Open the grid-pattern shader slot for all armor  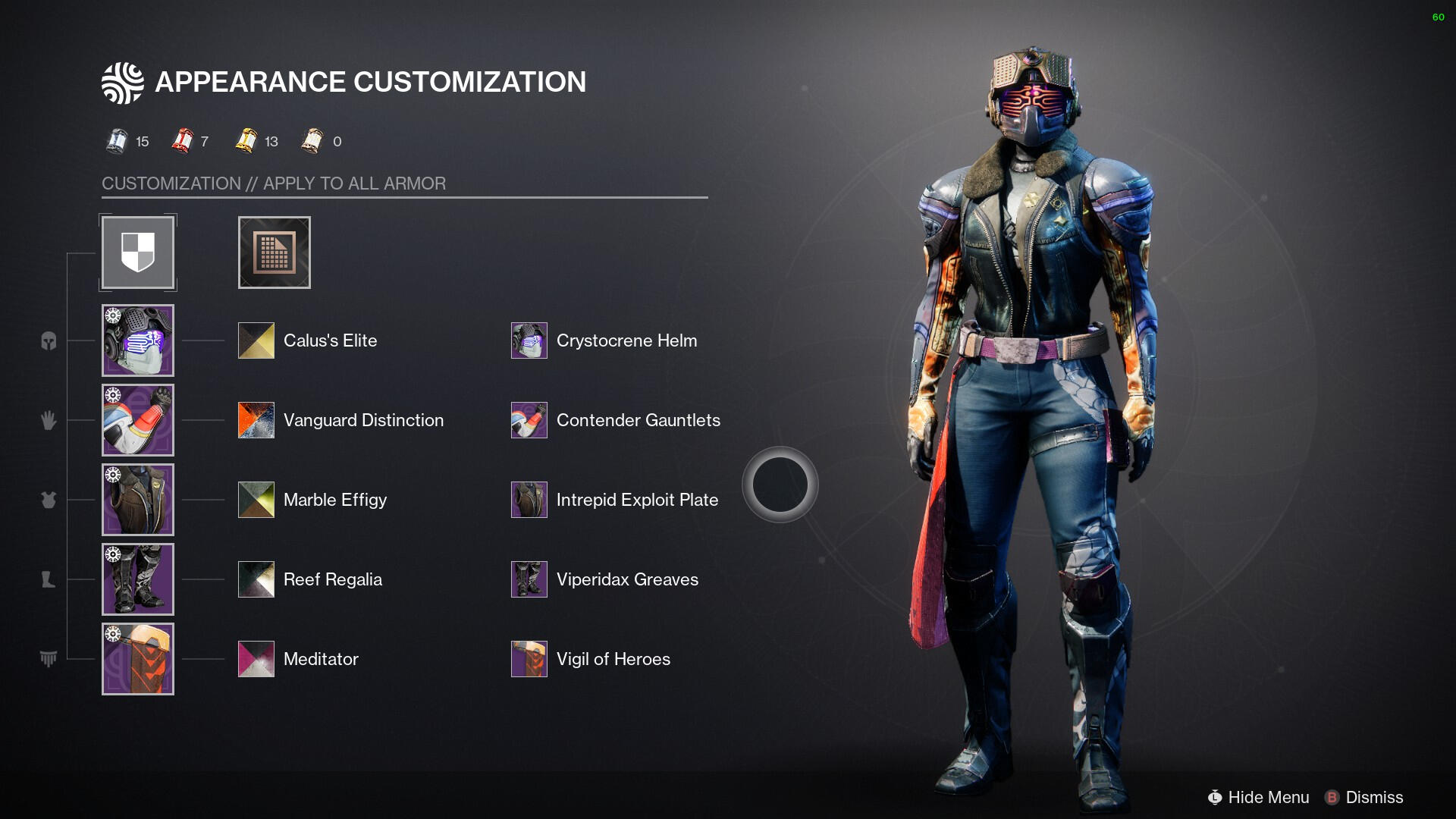click(x=275, y=253)
